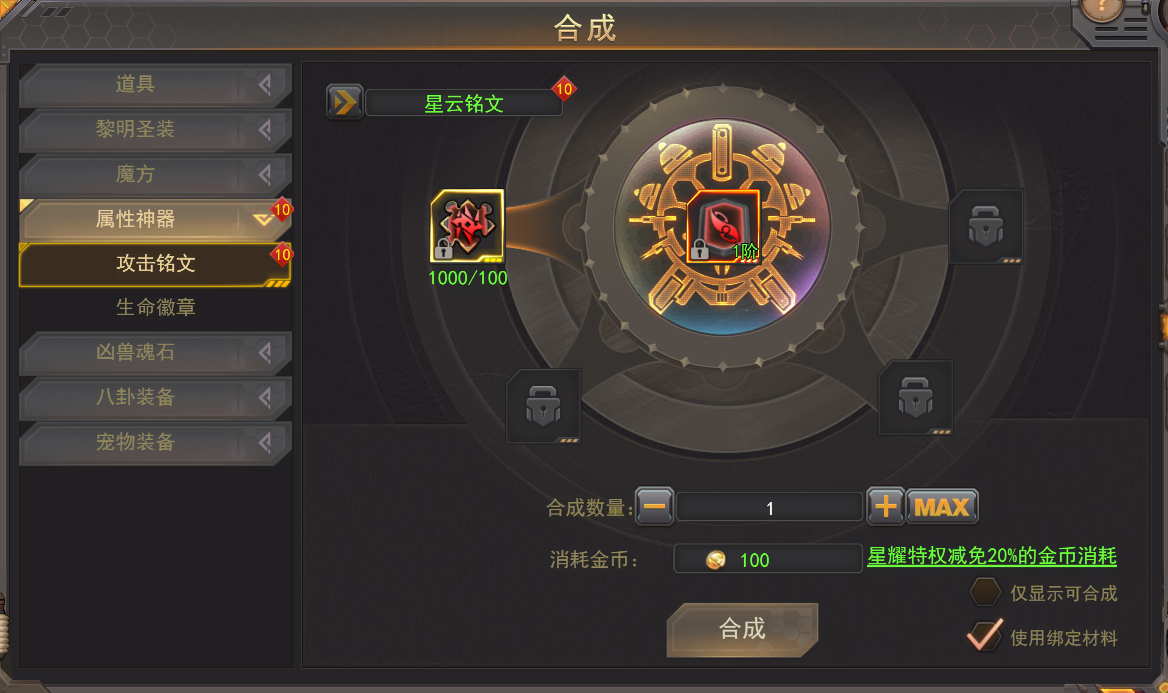Click the orange arrow button beside 星云铭文
This screenshot has height=693, width=1168.
click(345, 102)
